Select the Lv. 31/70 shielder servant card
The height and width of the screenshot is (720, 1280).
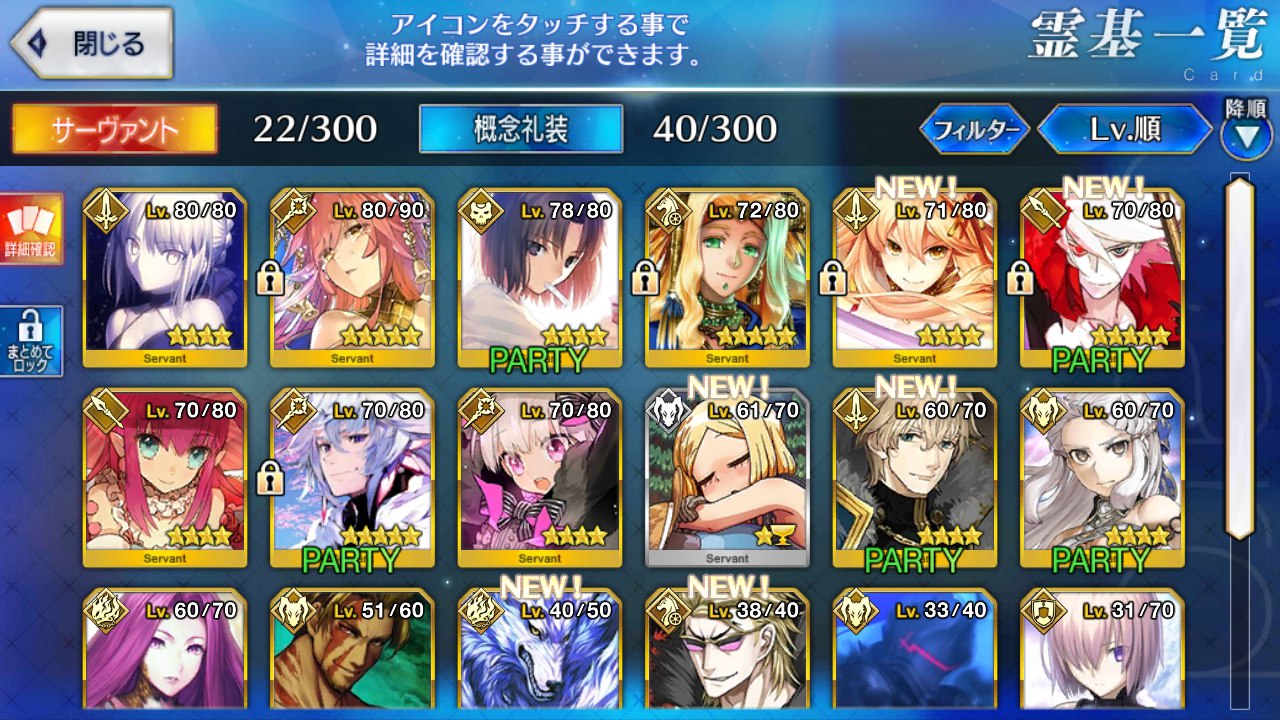coord(1102,652)
